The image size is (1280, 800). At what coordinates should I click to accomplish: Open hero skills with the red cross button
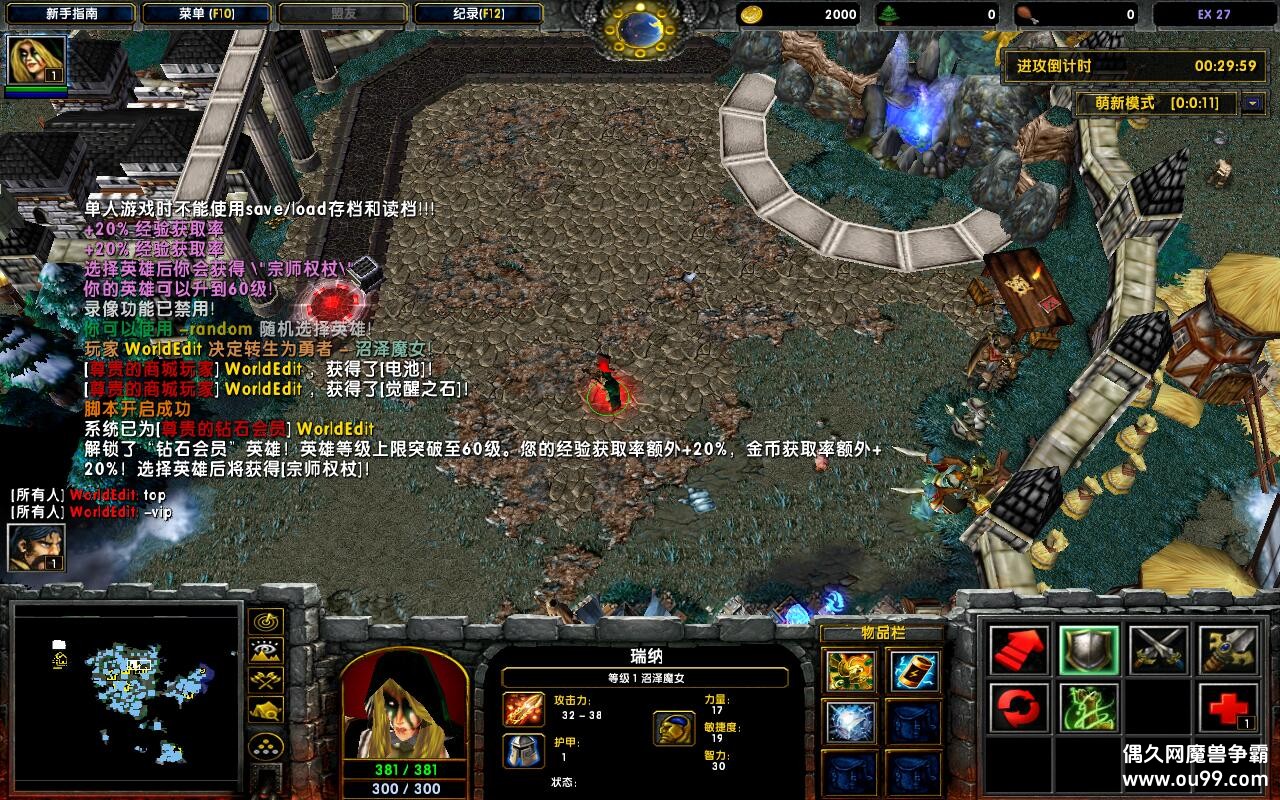tap(1227, 708)
